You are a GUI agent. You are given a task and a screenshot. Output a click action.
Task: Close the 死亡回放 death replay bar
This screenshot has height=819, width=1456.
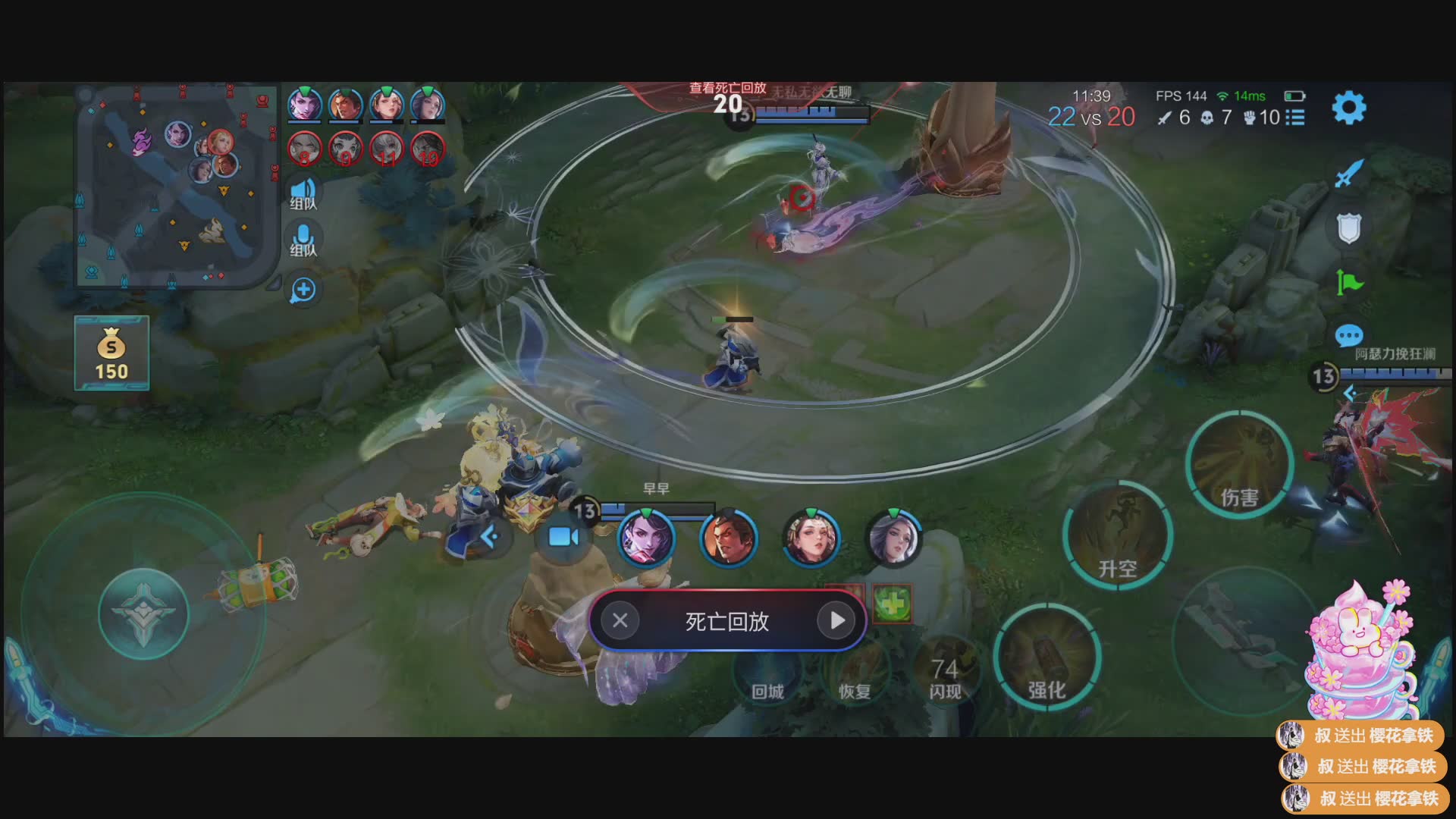[x=620, y=620]
